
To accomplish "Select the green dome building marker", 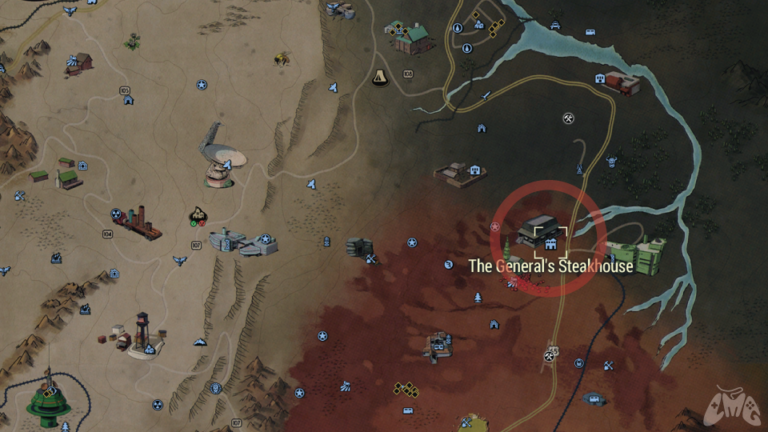I will tap(49, 402).
